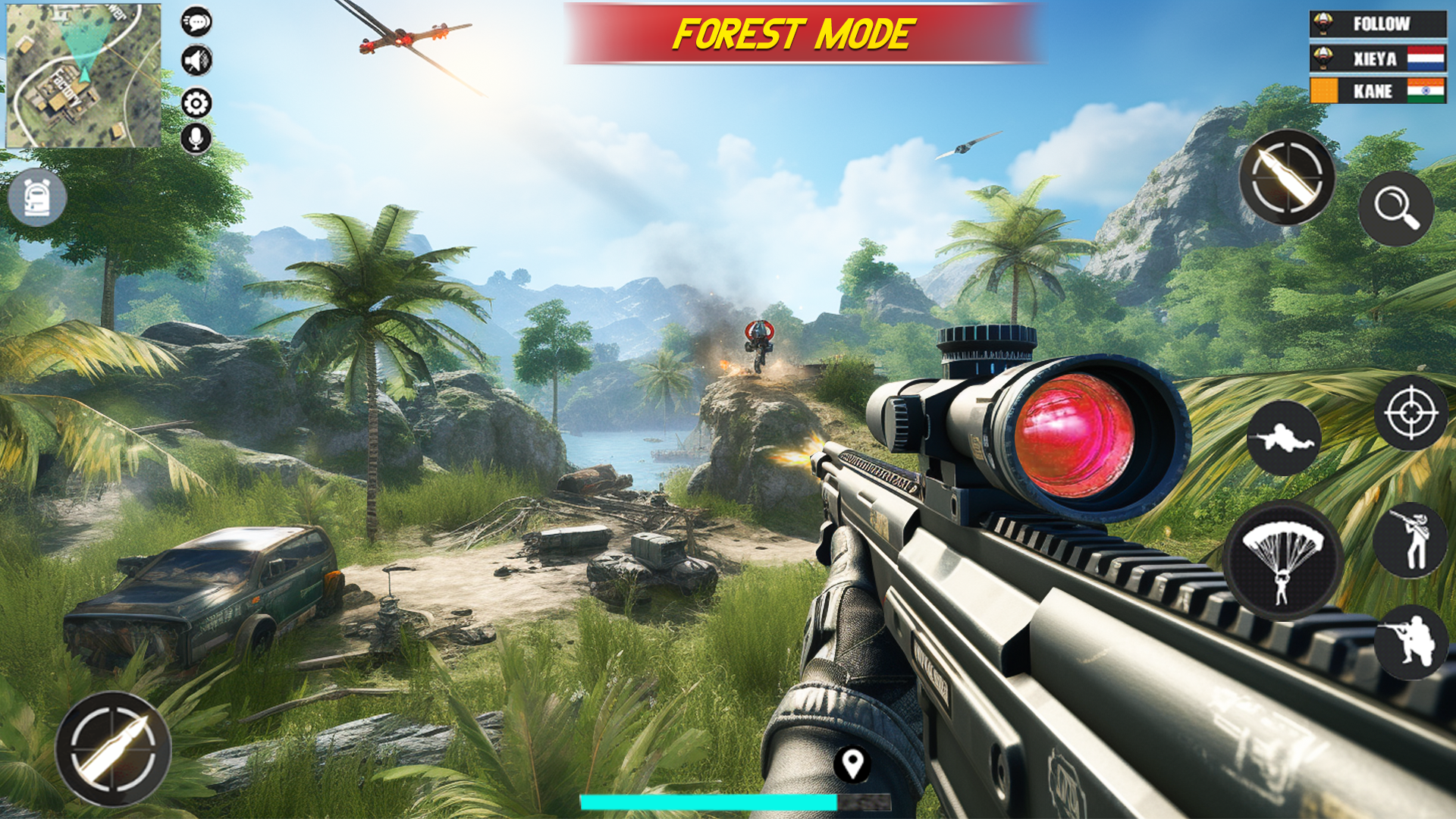Image resolution: width=1456 pixels, height=819 pixels.
Task: Open the settings gear menu
Action: pos(196,99)
